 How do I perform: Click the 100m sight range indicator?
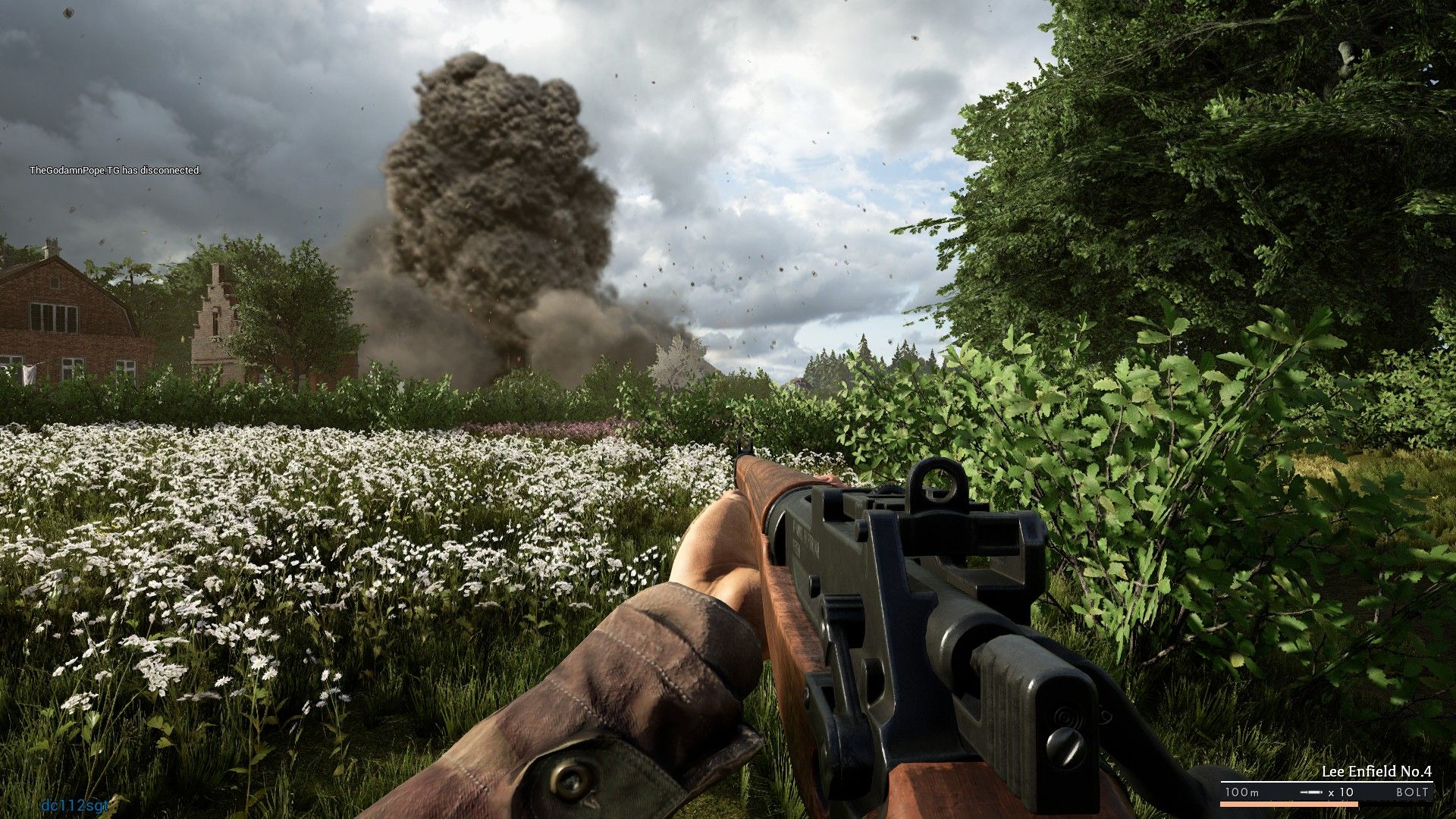(x=1241, y=792)
